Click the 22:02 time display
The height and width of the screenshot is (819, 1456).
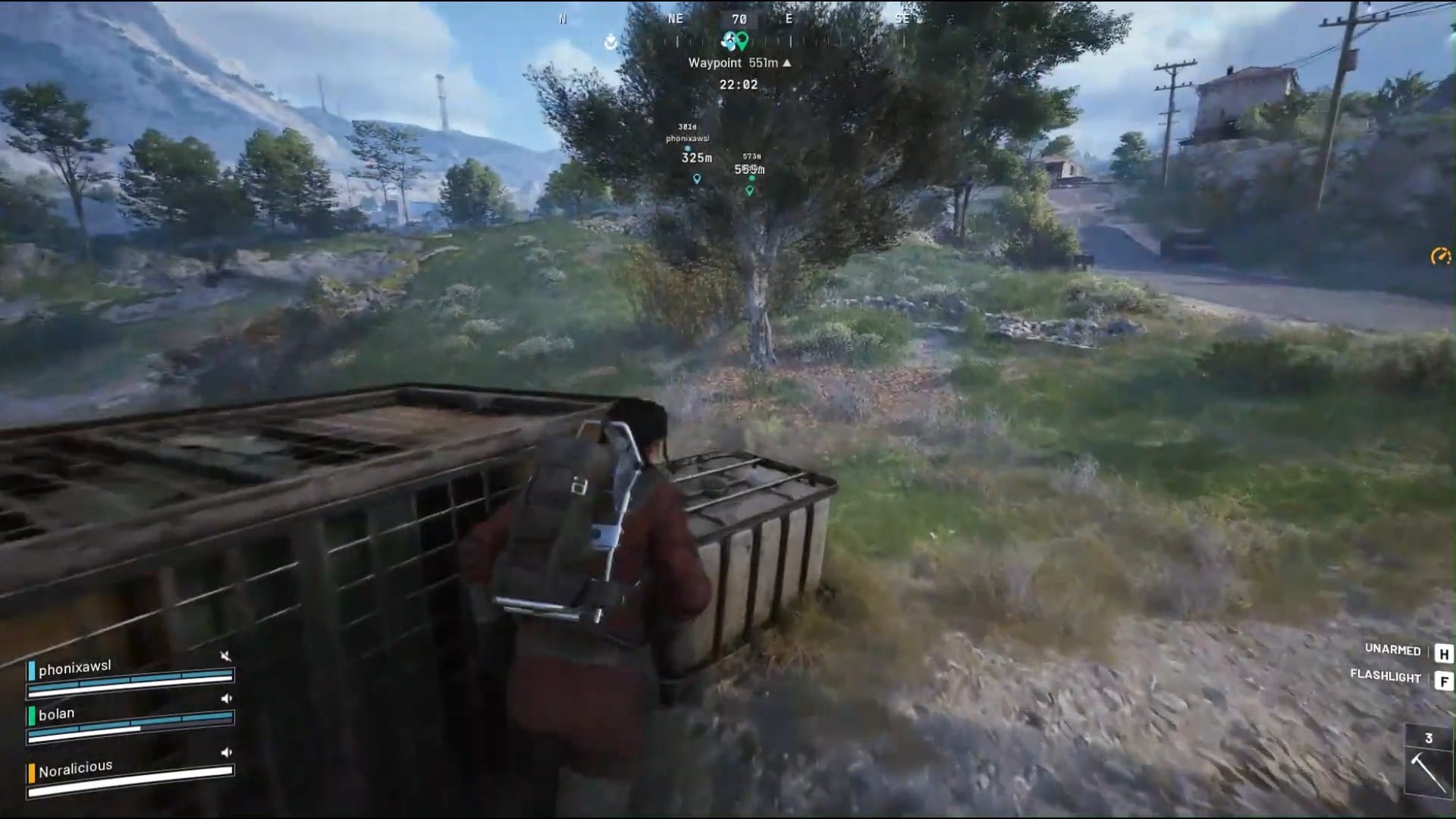pyautogui.click(x=739, y=83)
